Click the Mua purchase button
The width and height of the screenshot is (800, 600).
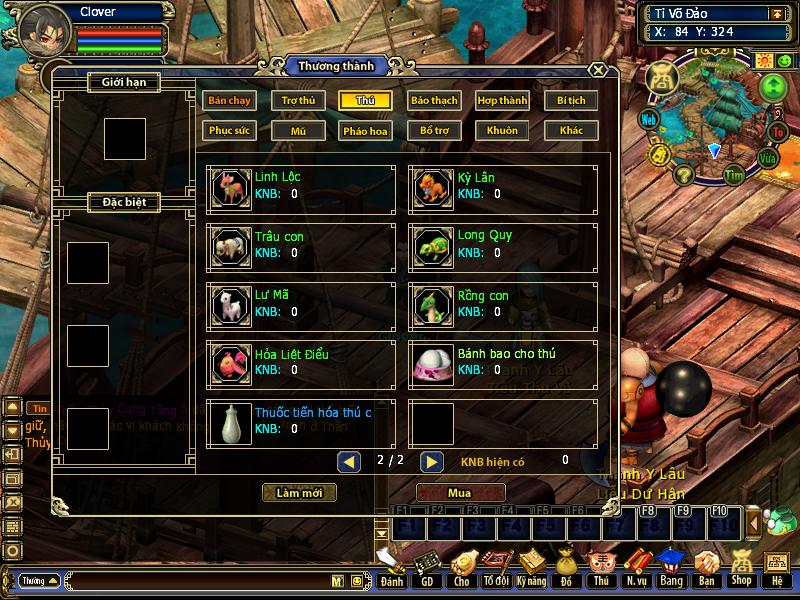coord(459,493)
